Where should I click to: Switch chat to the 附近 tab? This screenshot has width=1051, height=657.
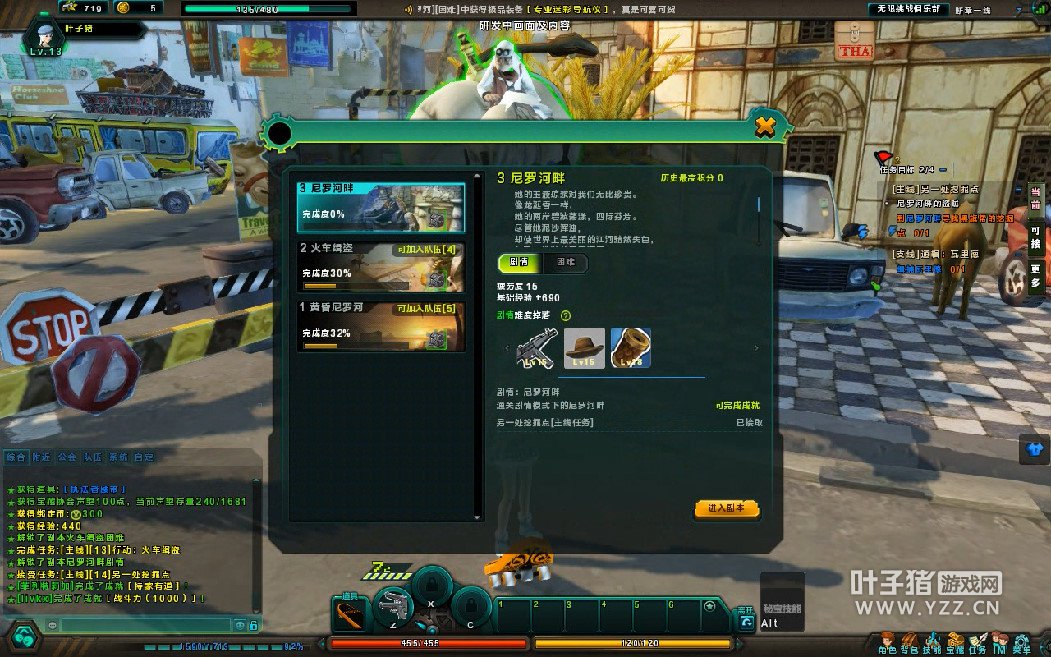tap(42, 457)
